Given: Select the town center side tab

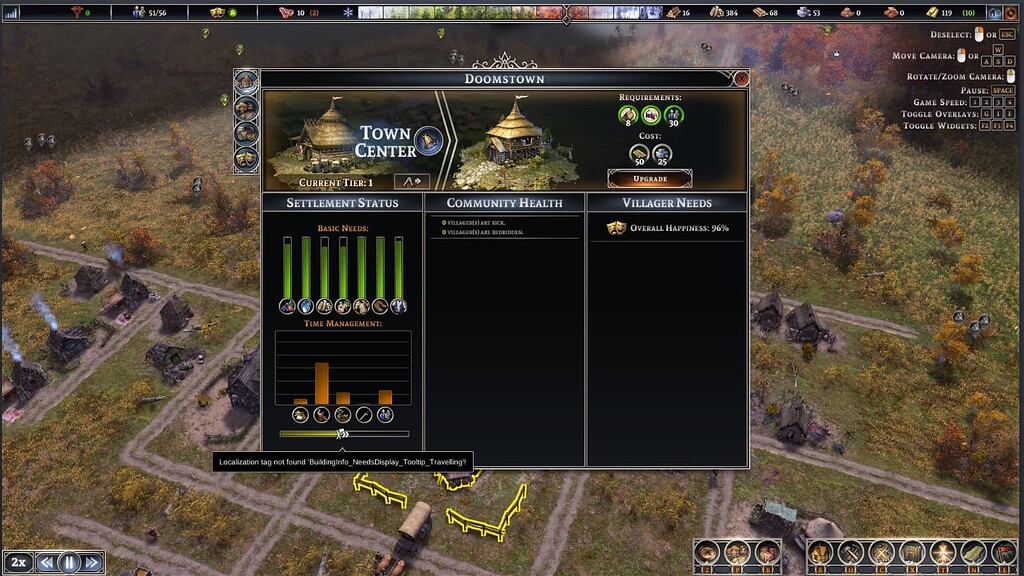Looking at the screenshot, I should (x=246, y=82).
